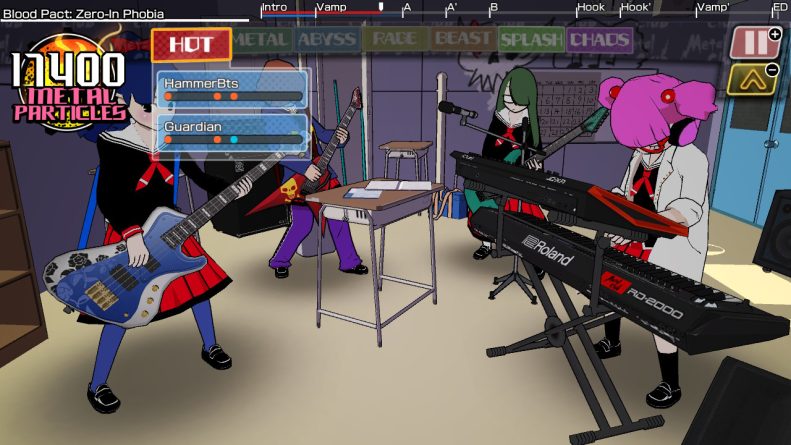Image resolution: width=791 pixels, height=445 pixels.
Task: Seek to the Hook section marker
Action: (590, 8)
